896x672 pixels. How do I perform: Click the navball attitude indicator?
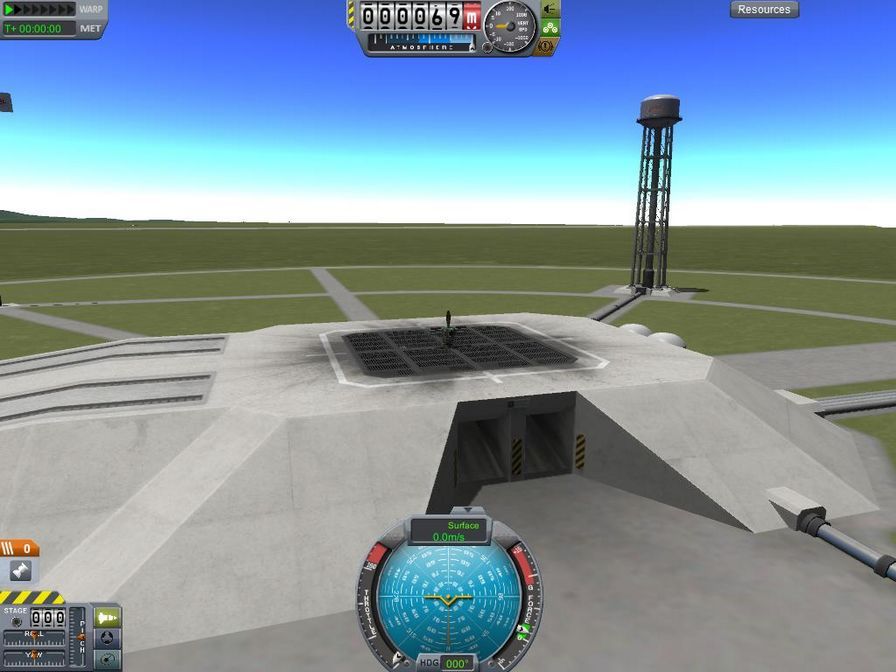[449, 598]
